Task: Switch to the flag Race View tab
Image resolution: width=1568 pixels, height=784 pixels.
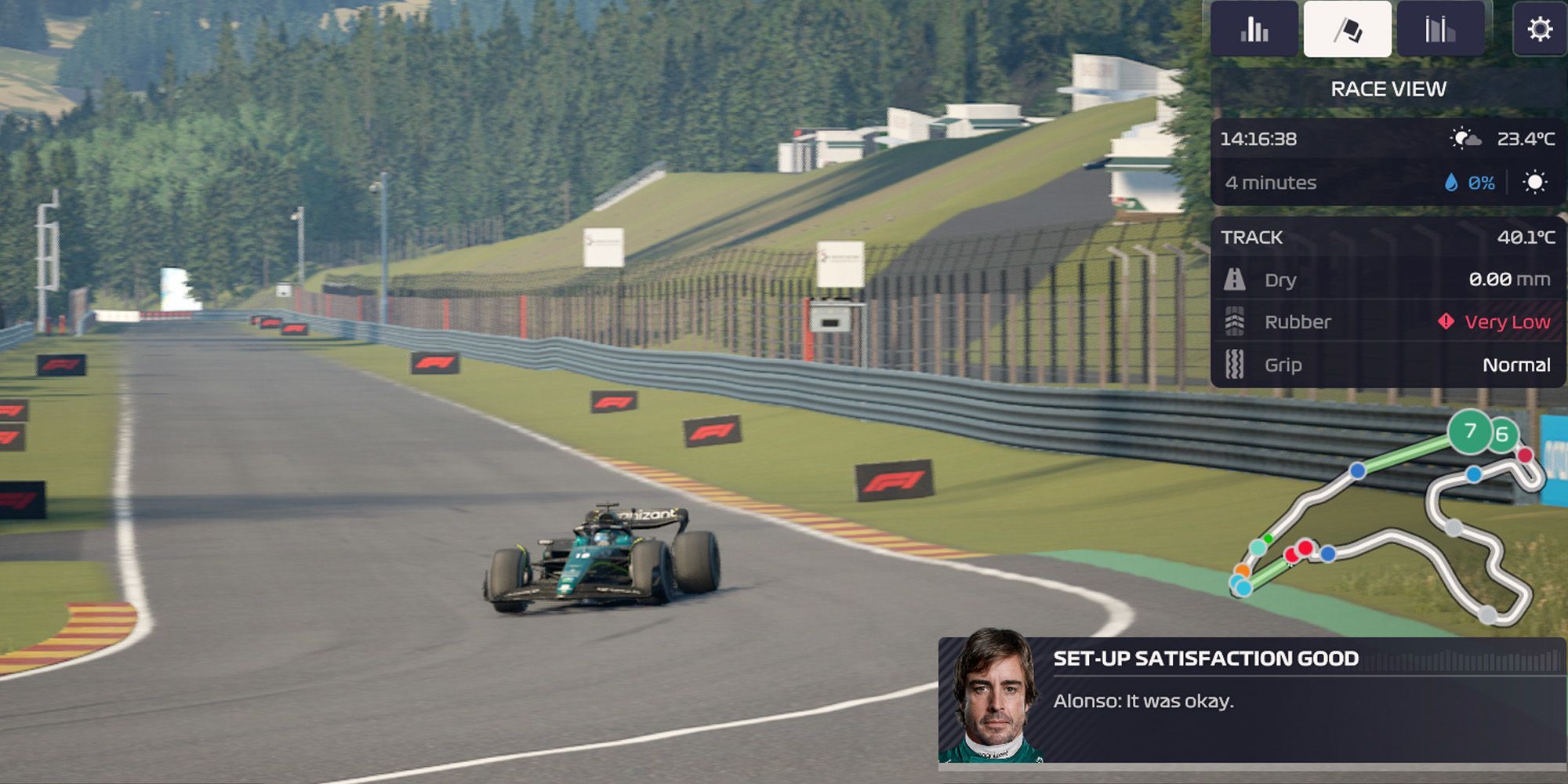Action: pyautogui.click(x=1347, y=29)
